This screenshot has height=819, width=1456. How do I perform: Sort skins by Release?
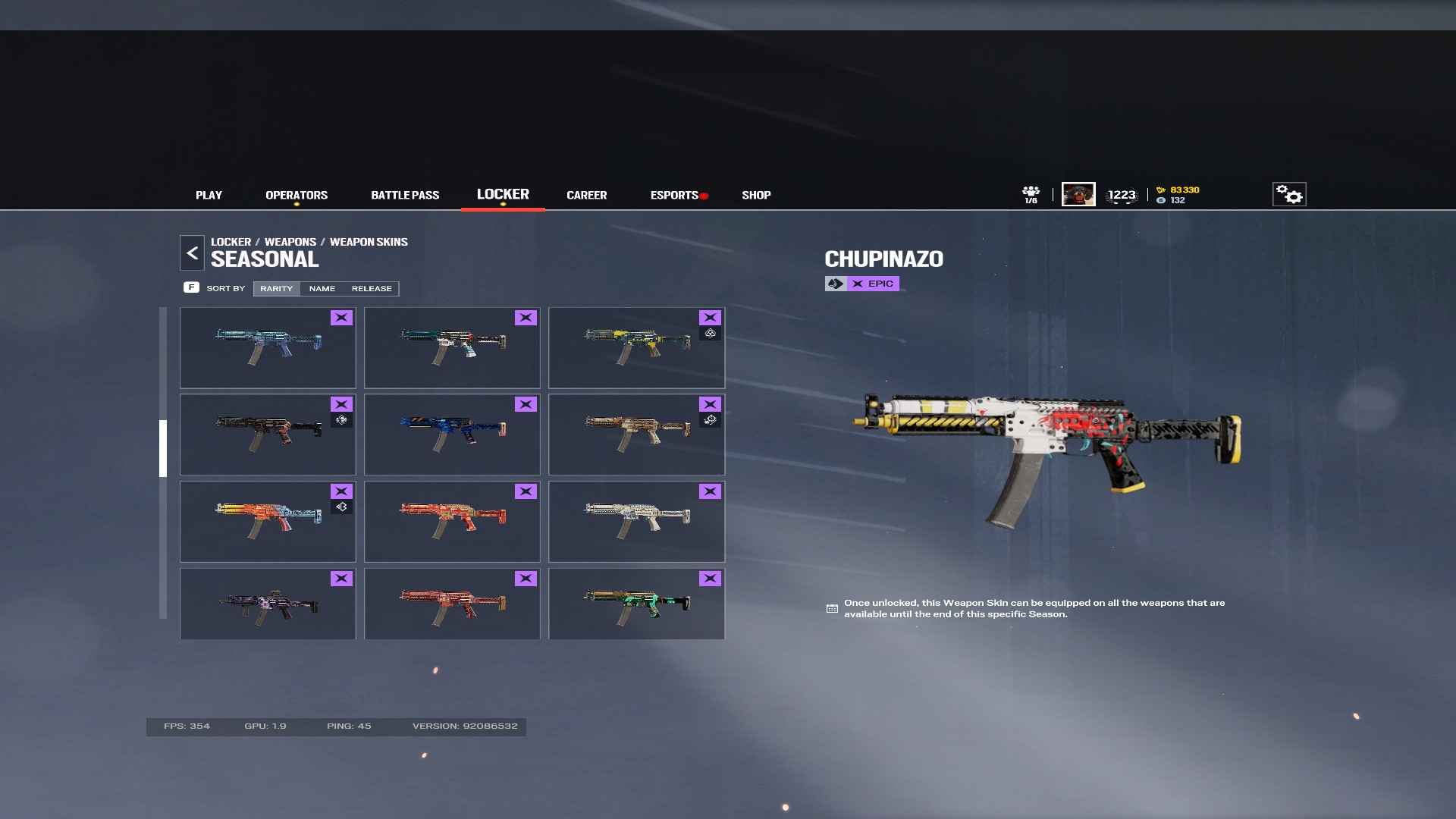coord(372,289)
